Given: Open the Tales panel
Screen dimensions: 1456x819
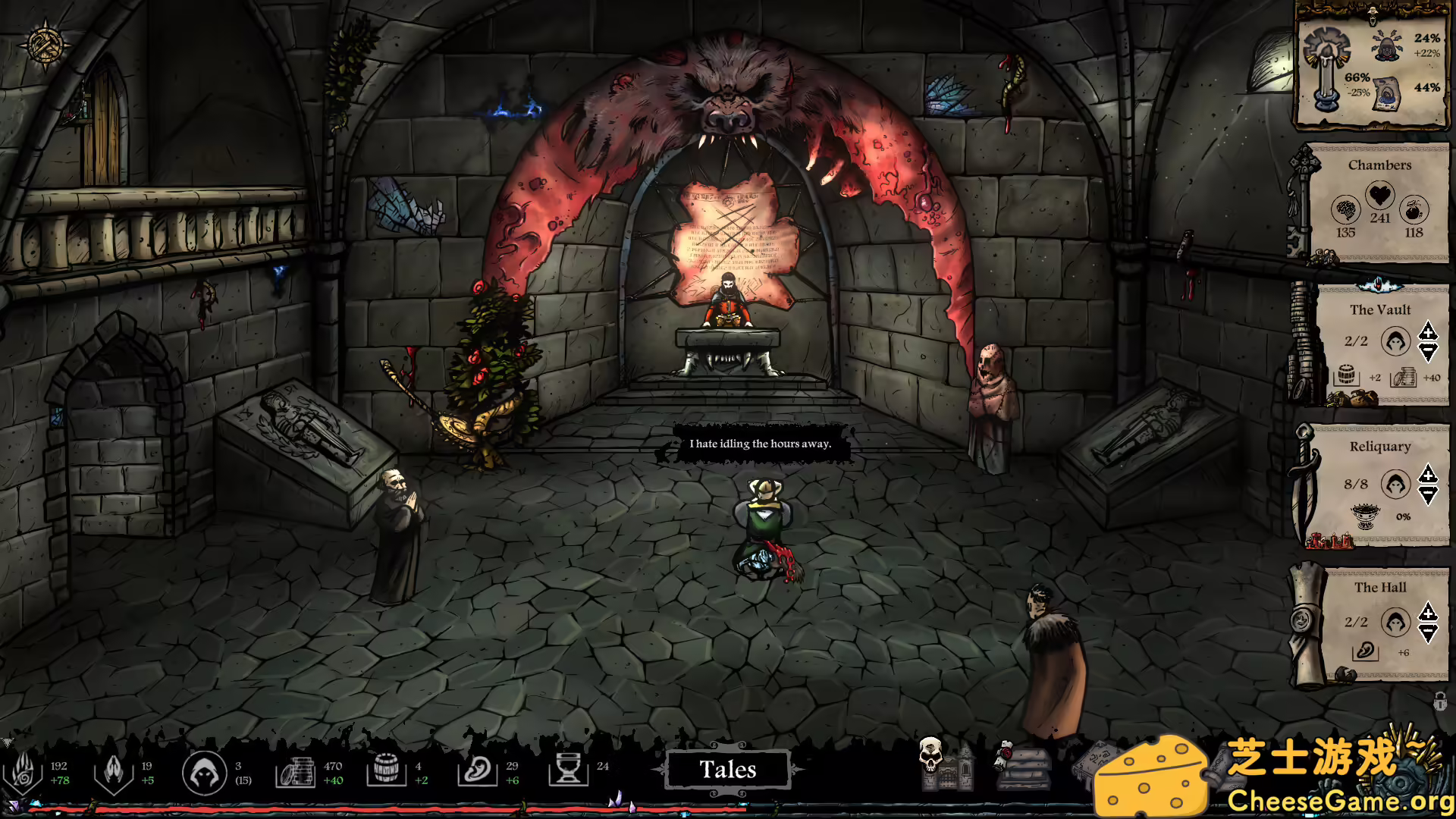Looking at the screenshot, I should point(727,770).
